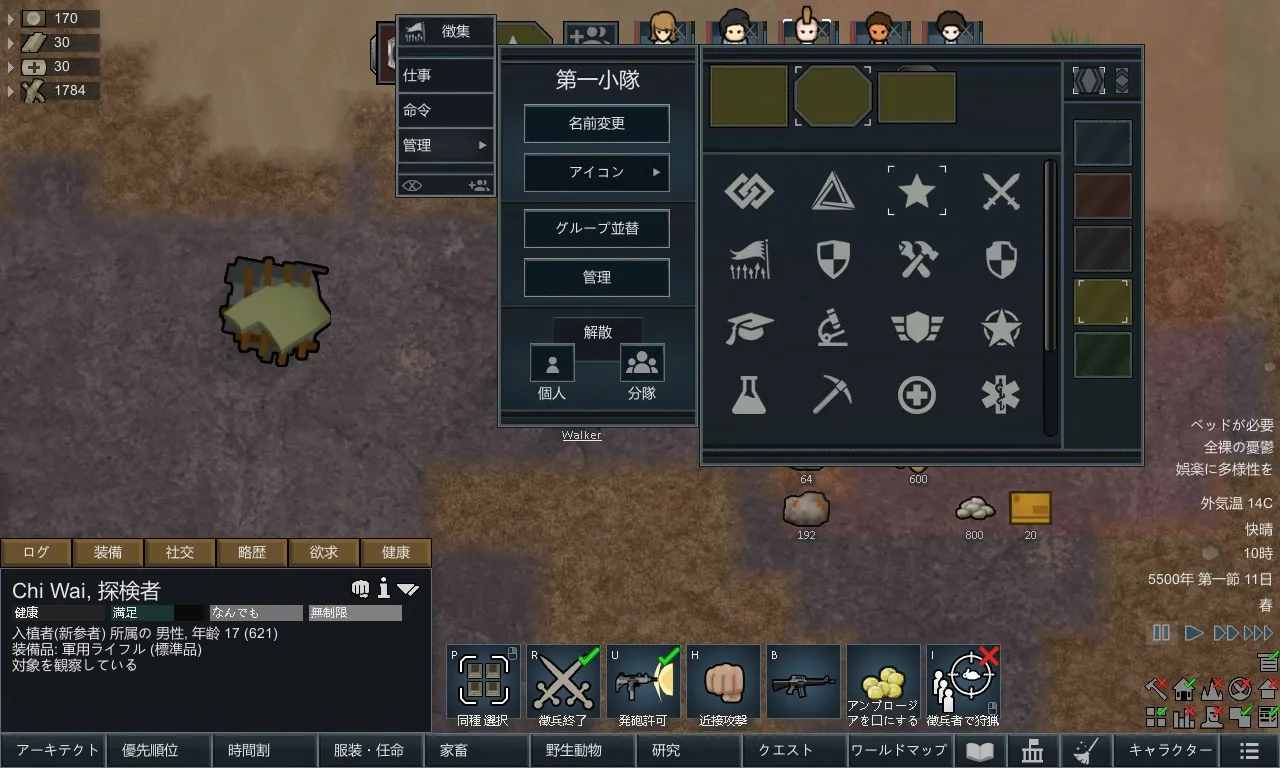Image resolution: width=1280 pixels, height=768 pixels.
Task: Select the brown color swatch
Action: click(1103, 196)
